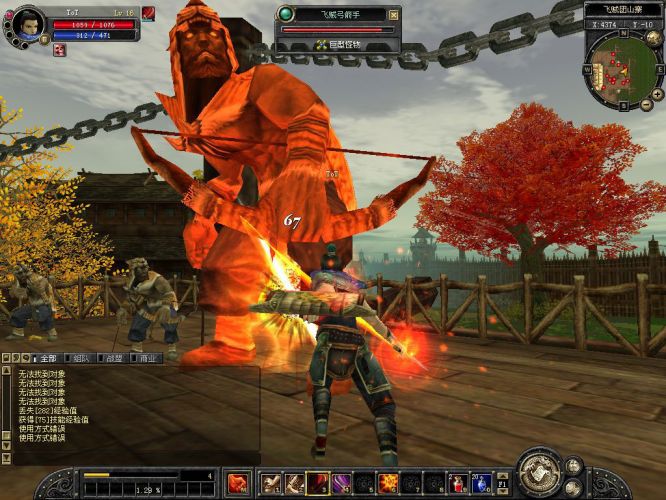The height and width of the screenshot is (500, 666).
Task: Use the blue mana potion
Action: [x=481, y=484]
